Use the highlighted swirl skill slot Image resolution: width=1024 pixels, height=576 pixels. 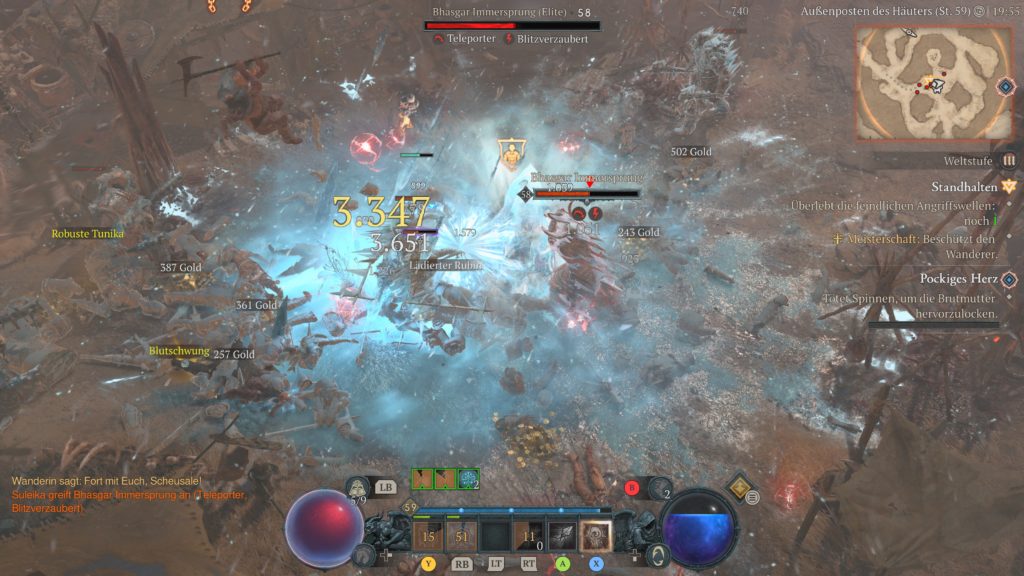[x=596, y=536]
